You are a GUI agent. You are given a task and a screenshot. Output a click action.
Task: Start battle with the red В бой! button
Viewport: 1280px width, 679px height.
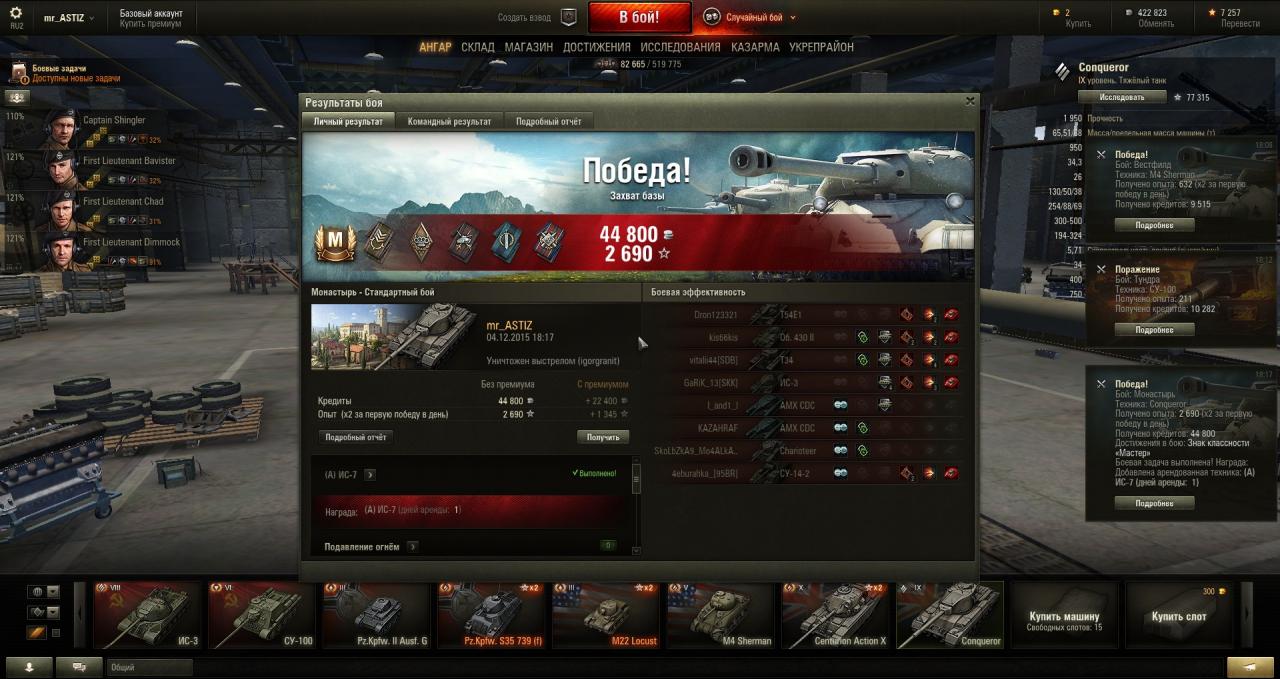click(639, 17)
